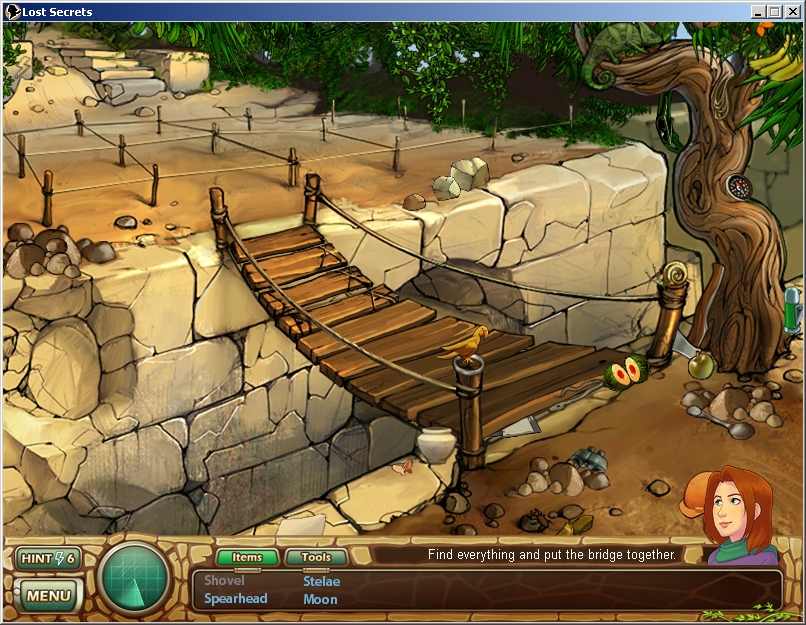Open the MENU button
This screenshot has width=806, height=625.
[48, 597]
